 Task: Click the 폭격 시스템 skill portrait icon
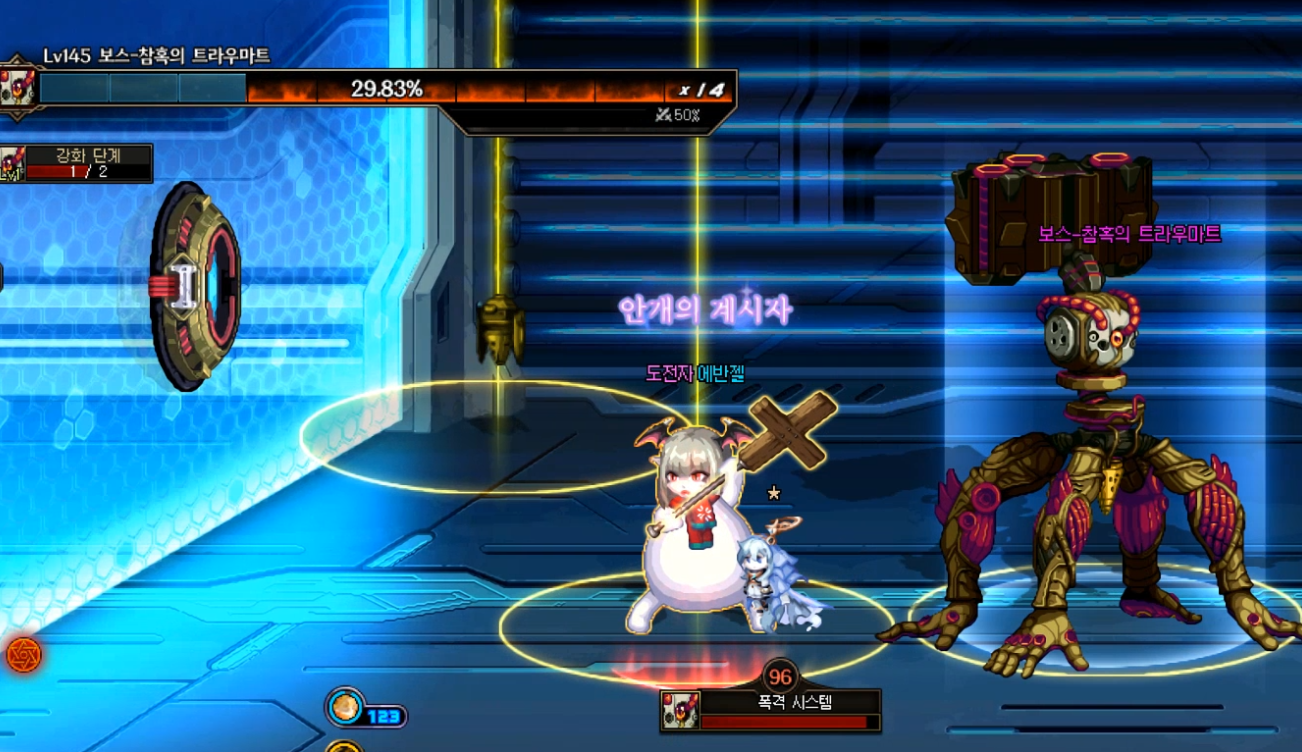679,711
